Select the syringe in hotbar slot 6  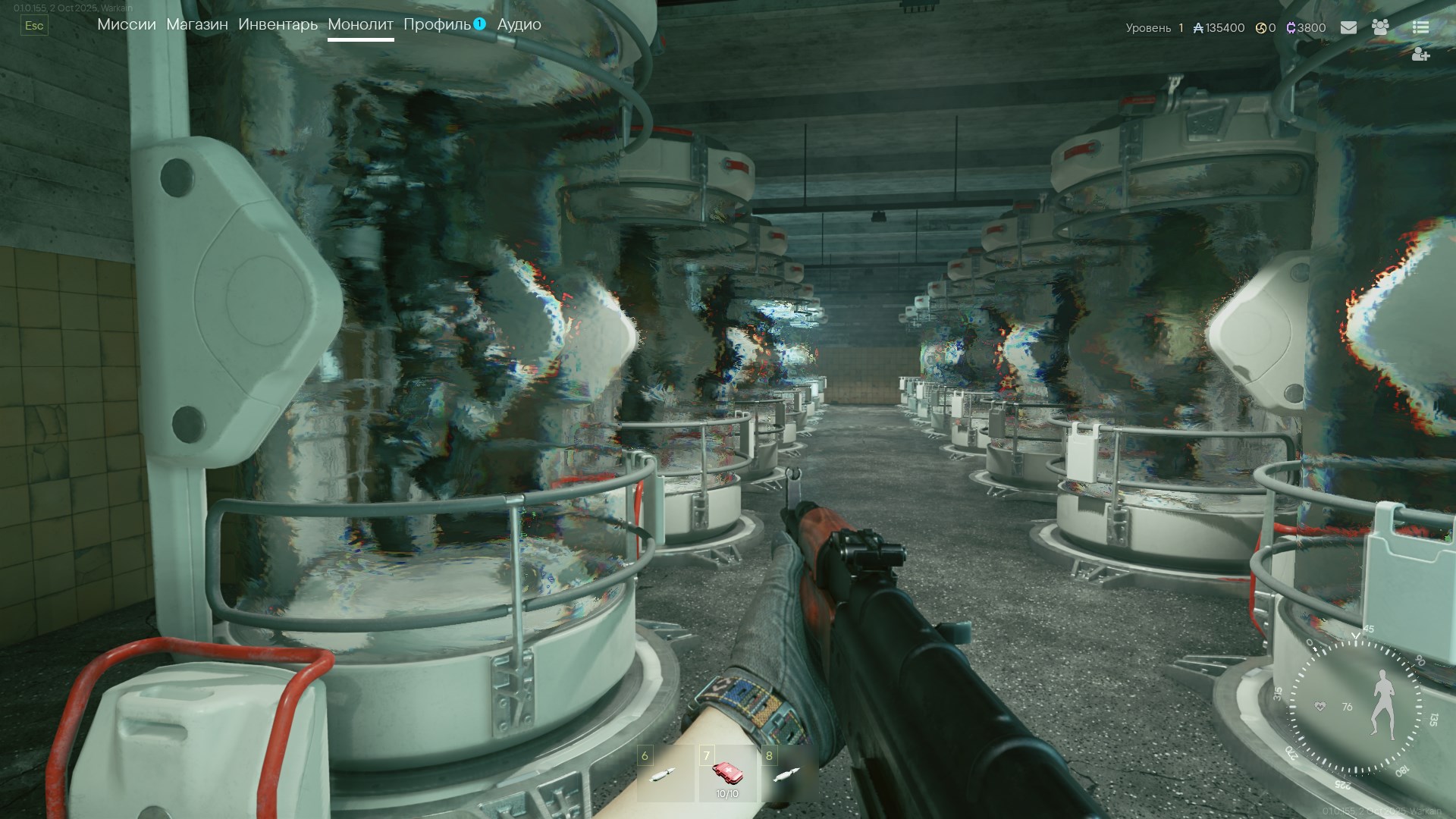click(664, 774)
